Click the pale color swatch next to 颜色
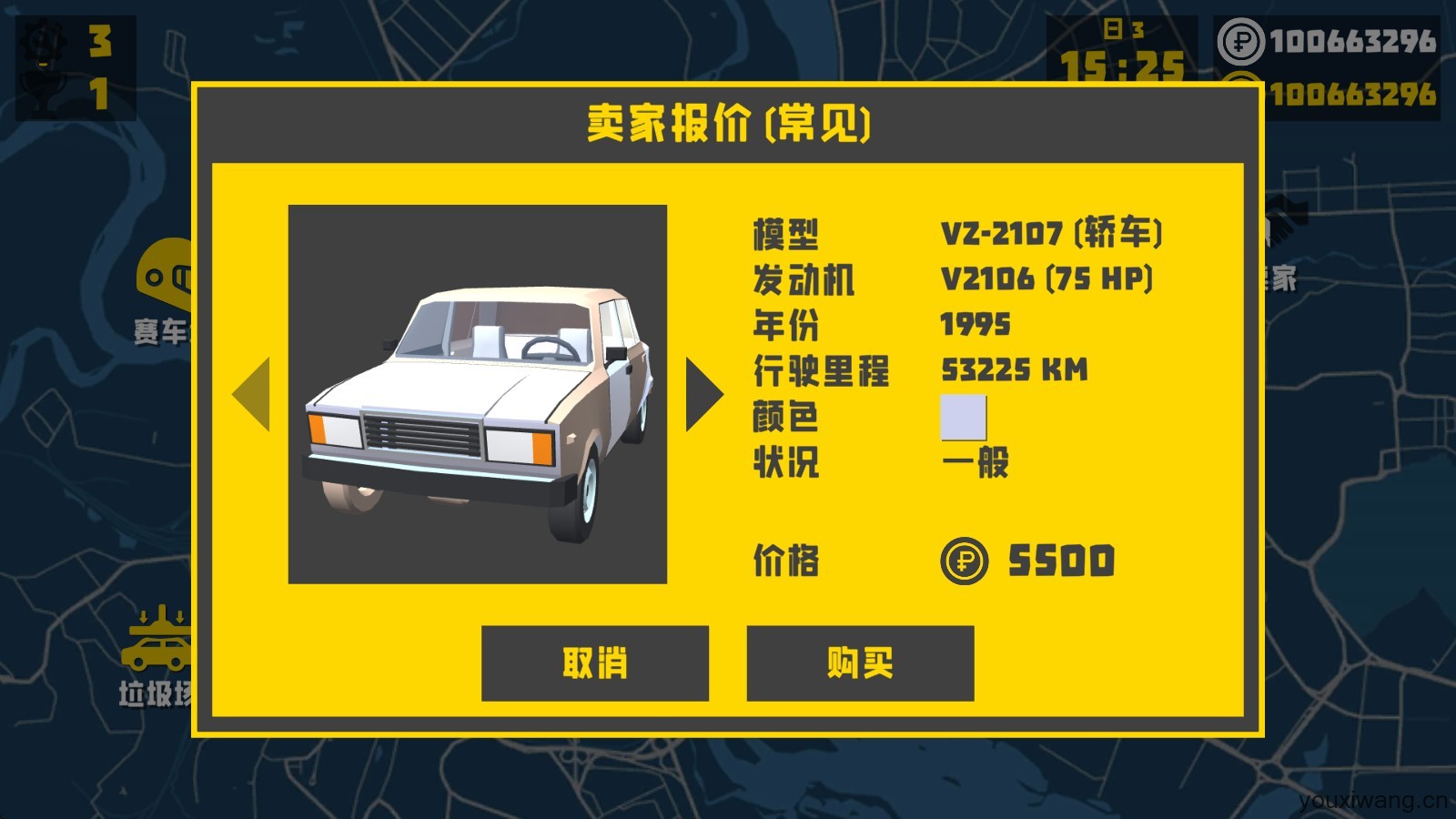Image resolution: width=1456 pixels, height=819 pixels. pyautogui.click(x=965, y=417)
